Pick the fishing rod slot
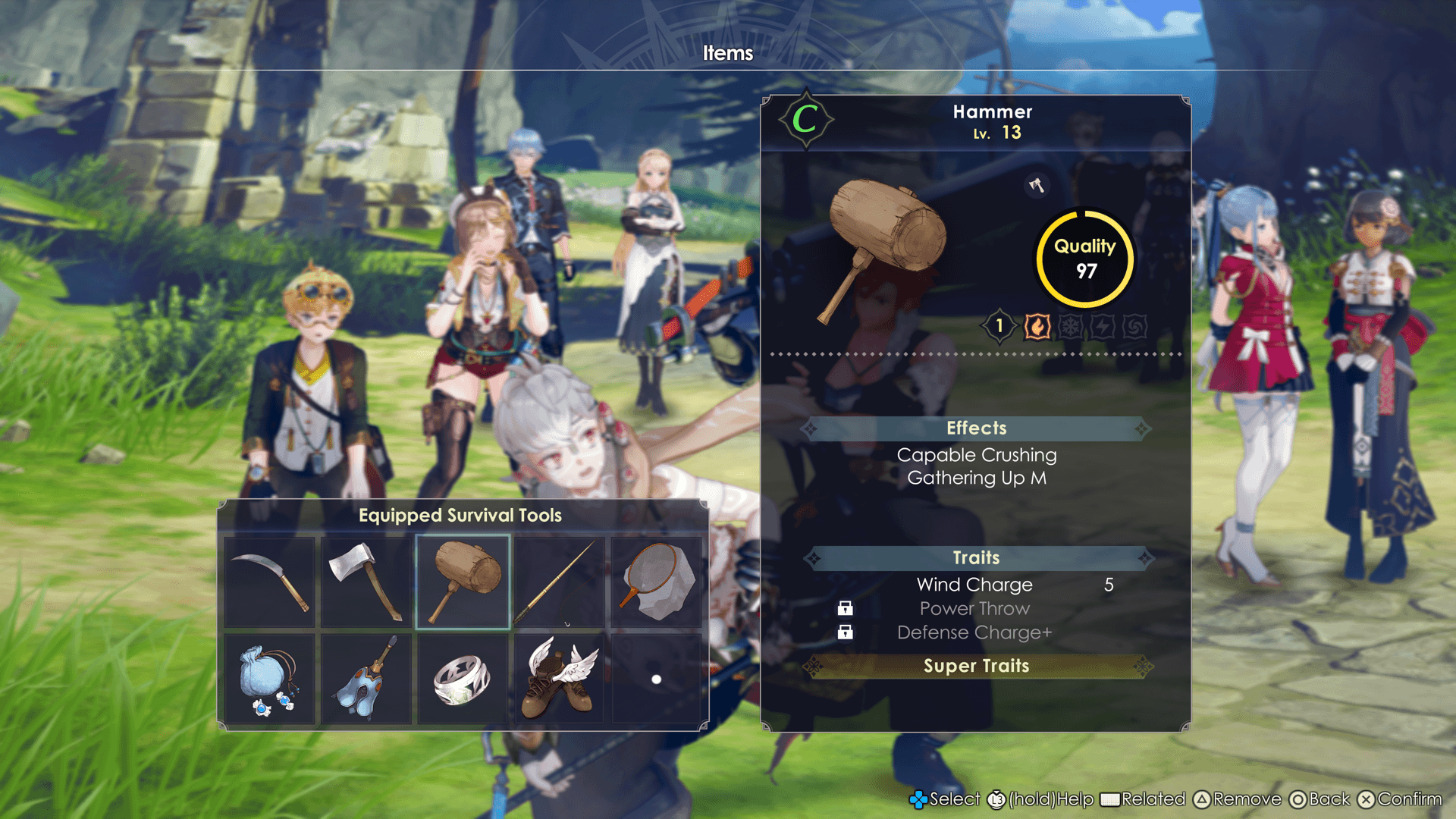This screenshot has width=1456, height=819. tap(559, 582)
